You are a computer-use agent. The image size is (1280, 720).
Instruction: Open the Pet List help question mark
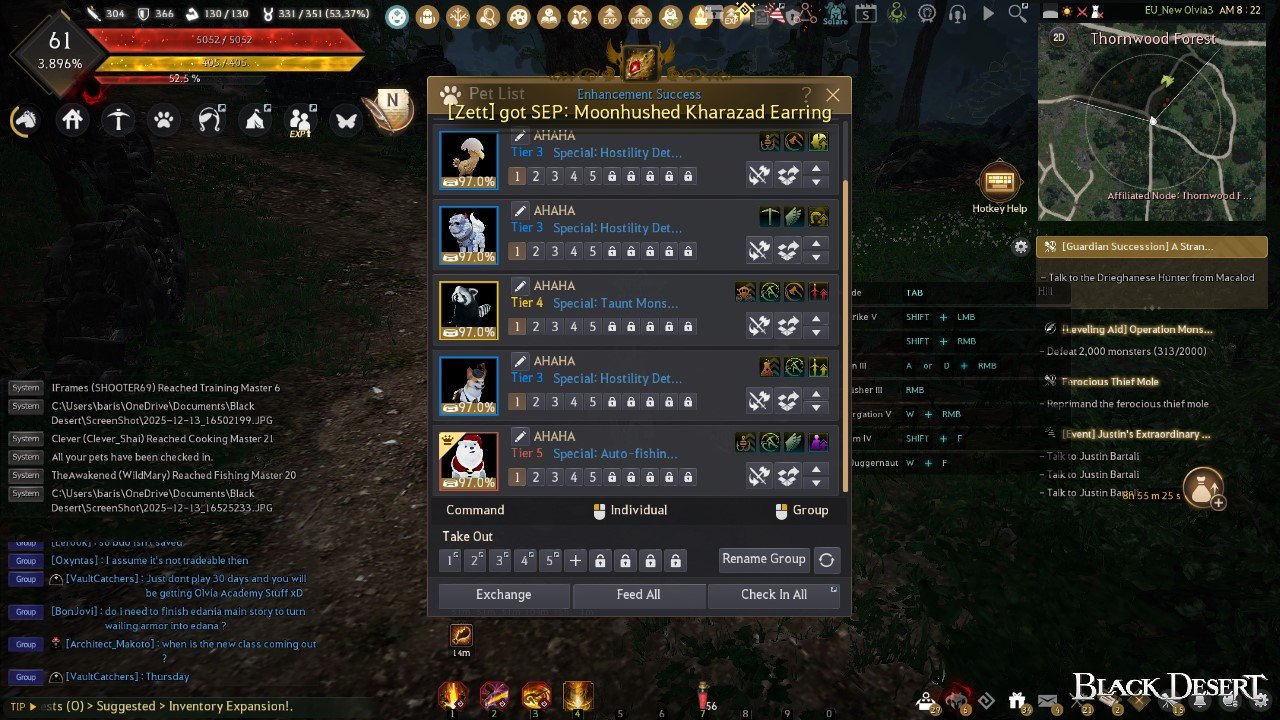click(x=806, y=95)
